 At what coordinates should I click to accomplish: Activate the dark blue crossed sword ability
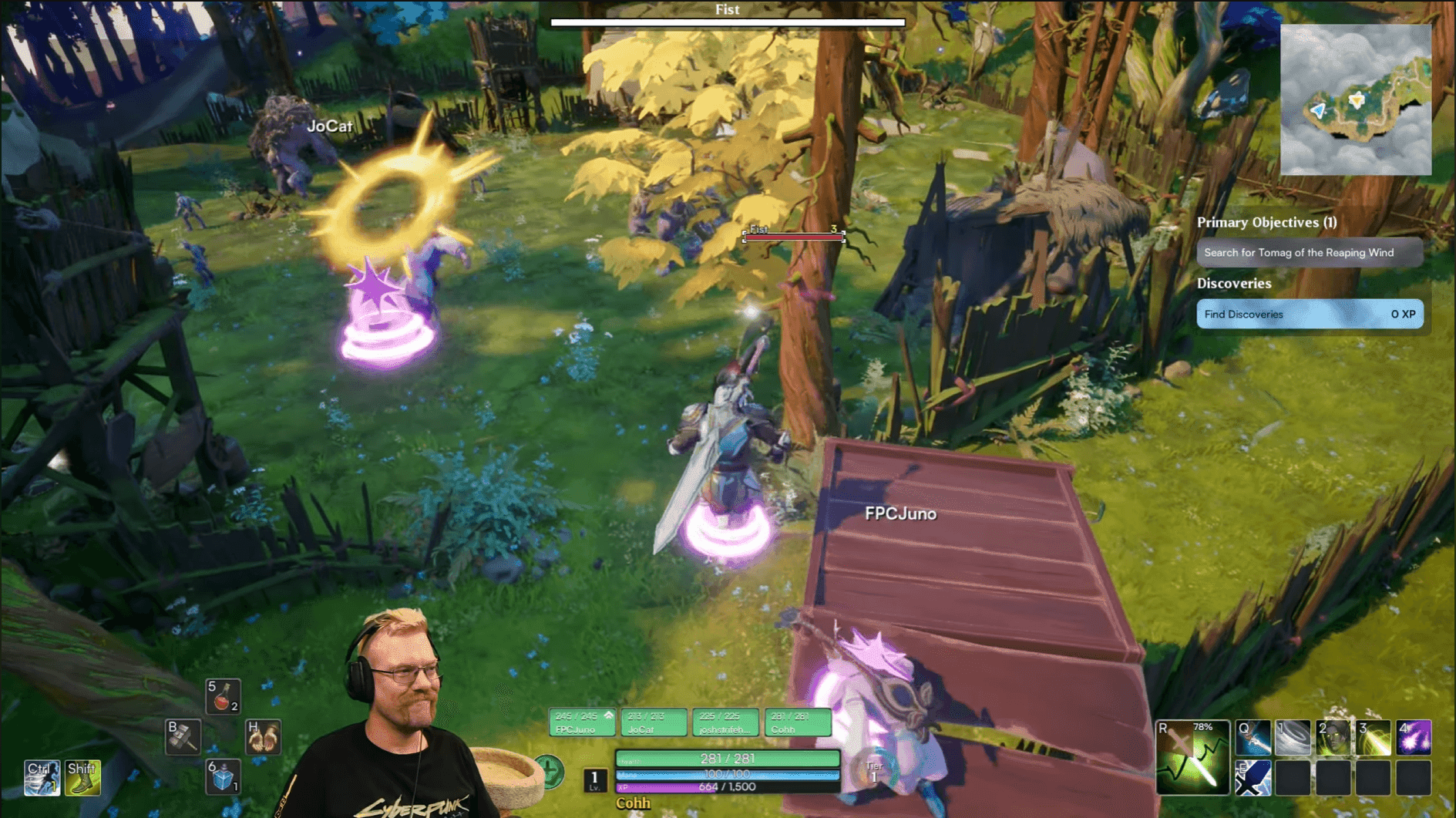tap(1253, 778)
